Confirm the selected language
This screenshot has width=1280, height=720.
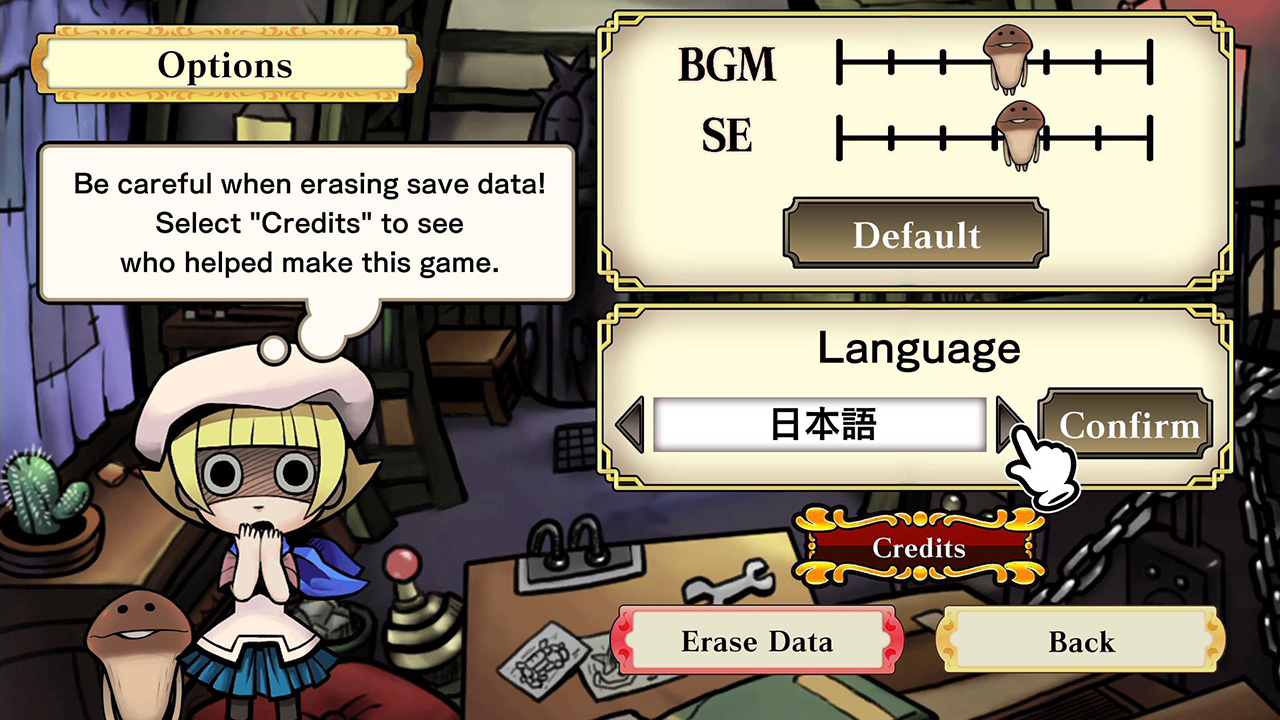[x=1126, y=424]
